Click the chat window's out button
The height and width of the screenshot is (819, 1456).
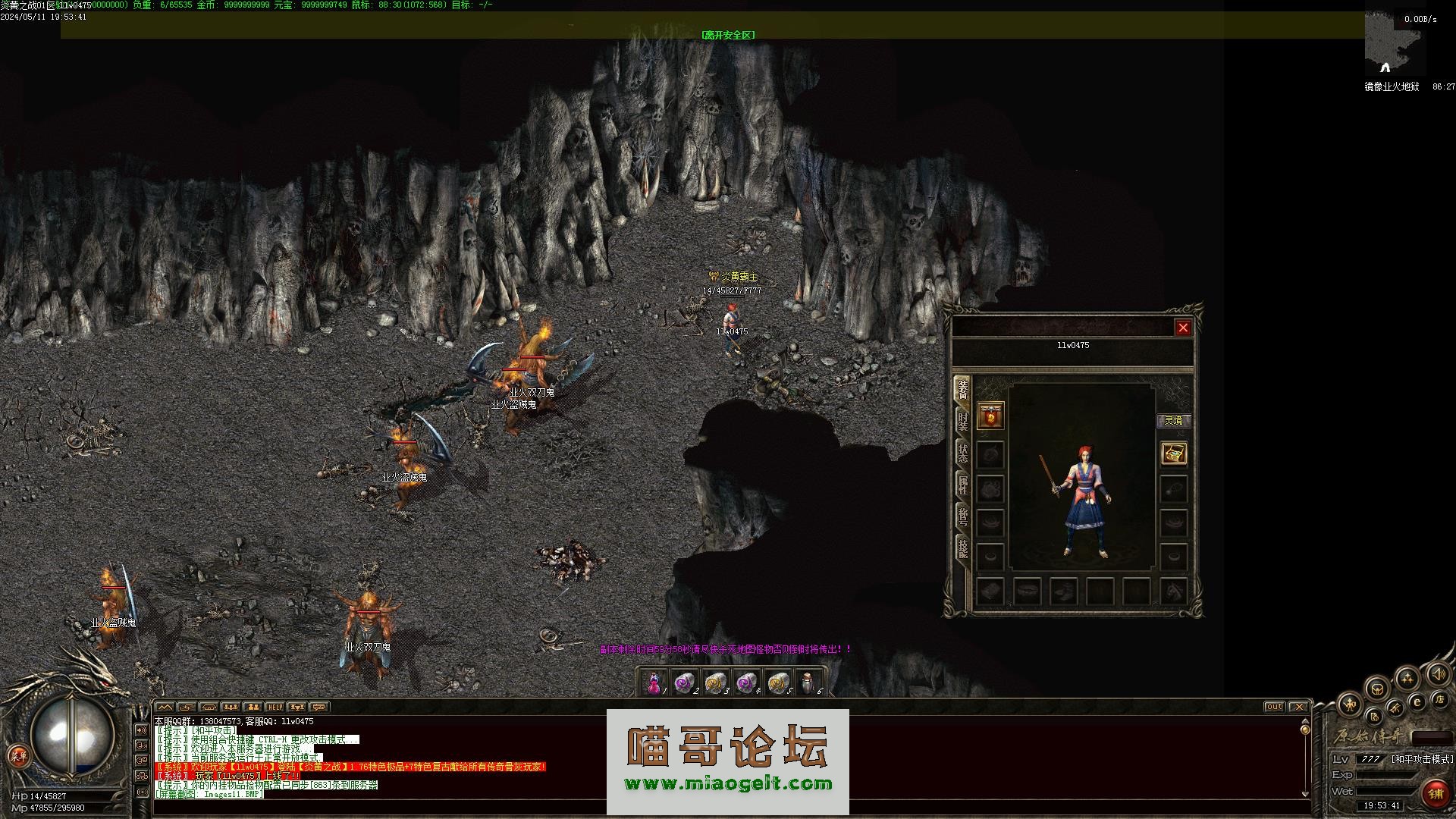(1274, 707)
